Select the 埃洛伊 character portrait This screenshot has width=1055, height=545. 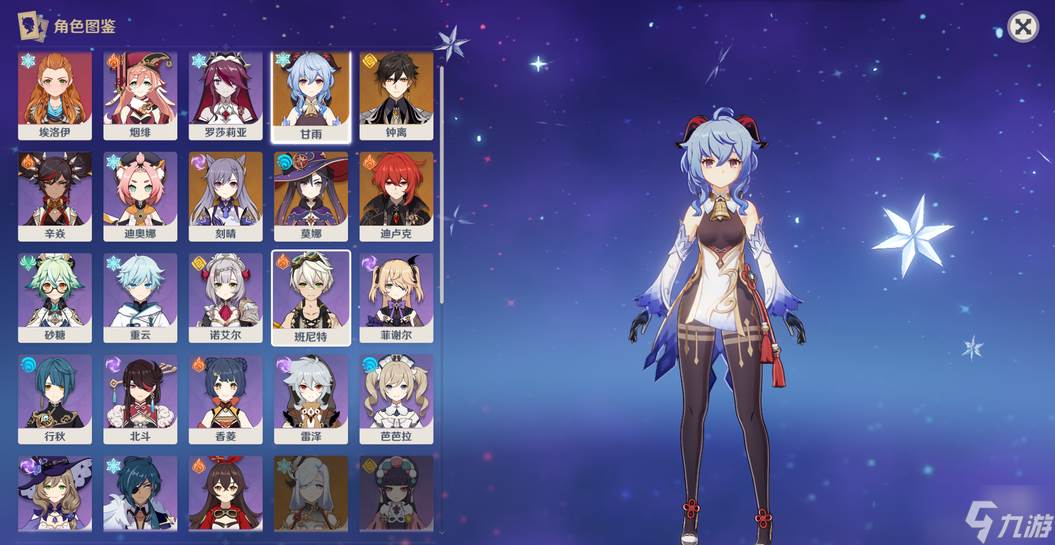pos(55,93)
